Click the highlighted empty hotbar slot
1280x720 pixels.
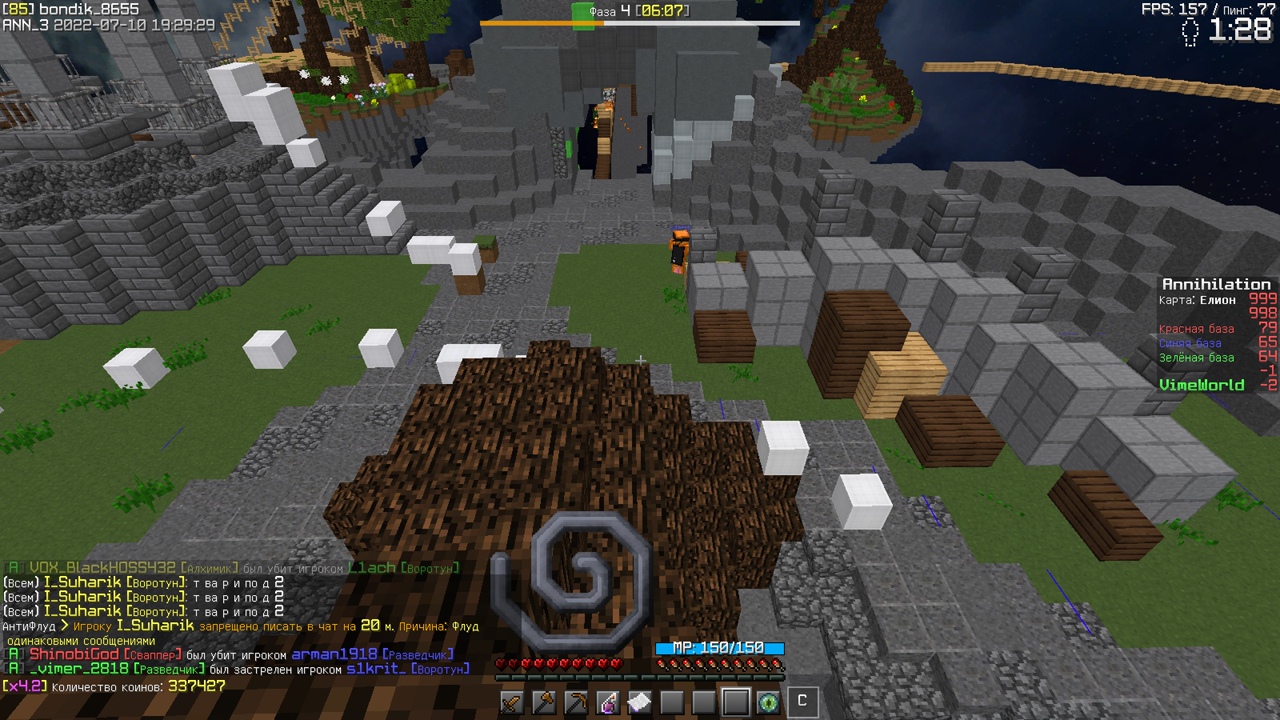click(736, 702)
